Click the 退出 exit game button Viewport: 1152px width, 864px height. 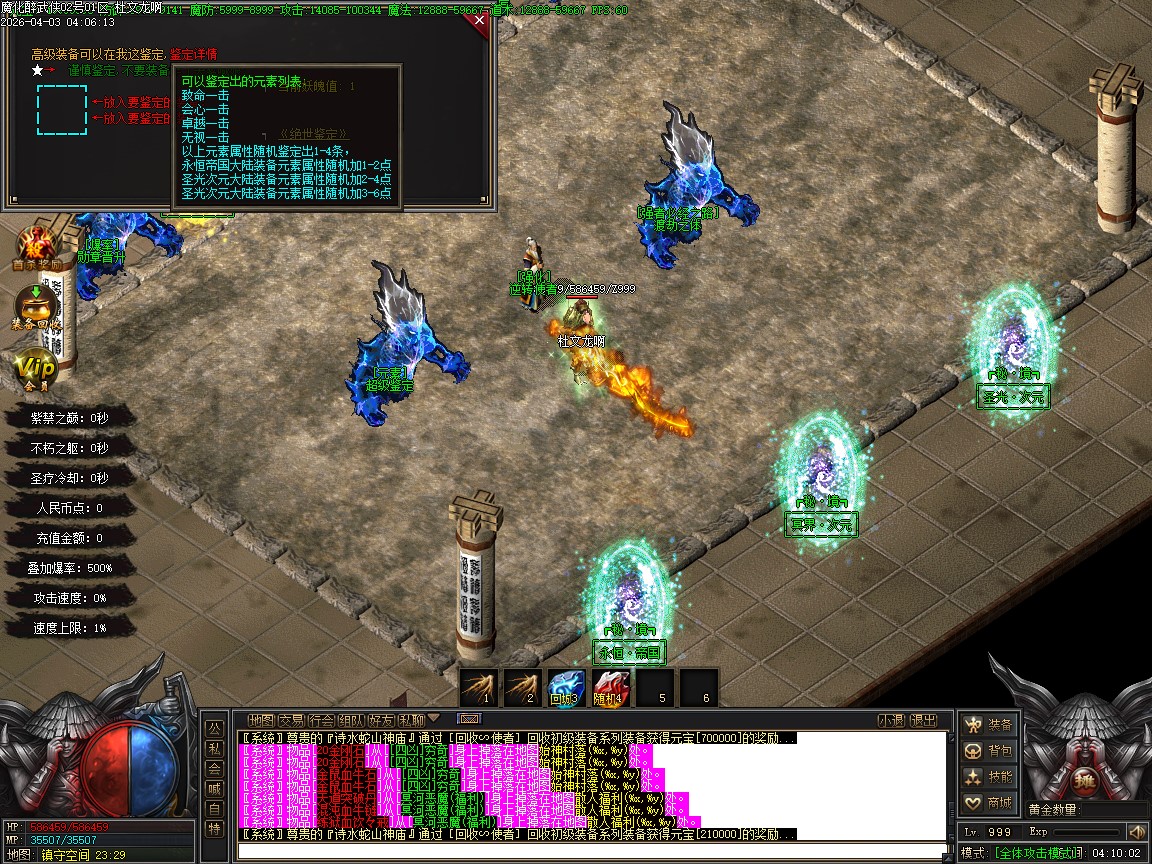(924, 720)
